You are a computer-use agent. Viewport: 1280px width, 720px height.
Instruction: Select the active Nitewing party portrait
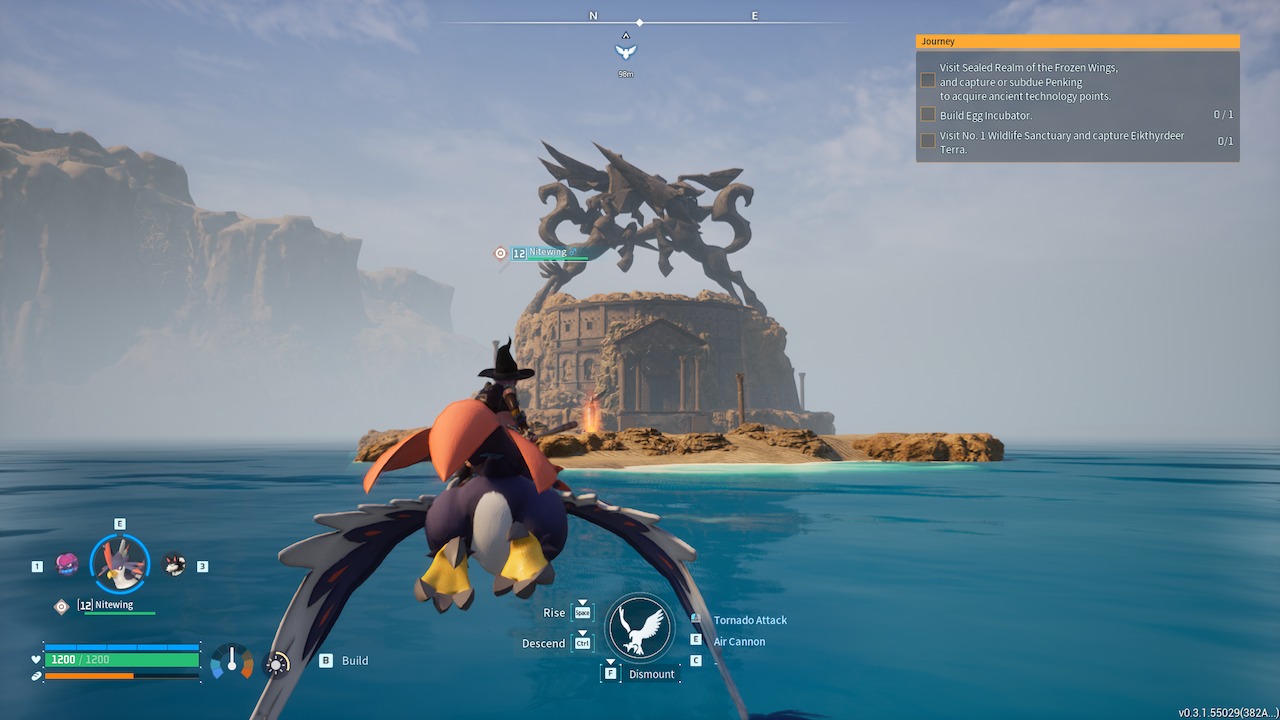(x=120, y=564)
